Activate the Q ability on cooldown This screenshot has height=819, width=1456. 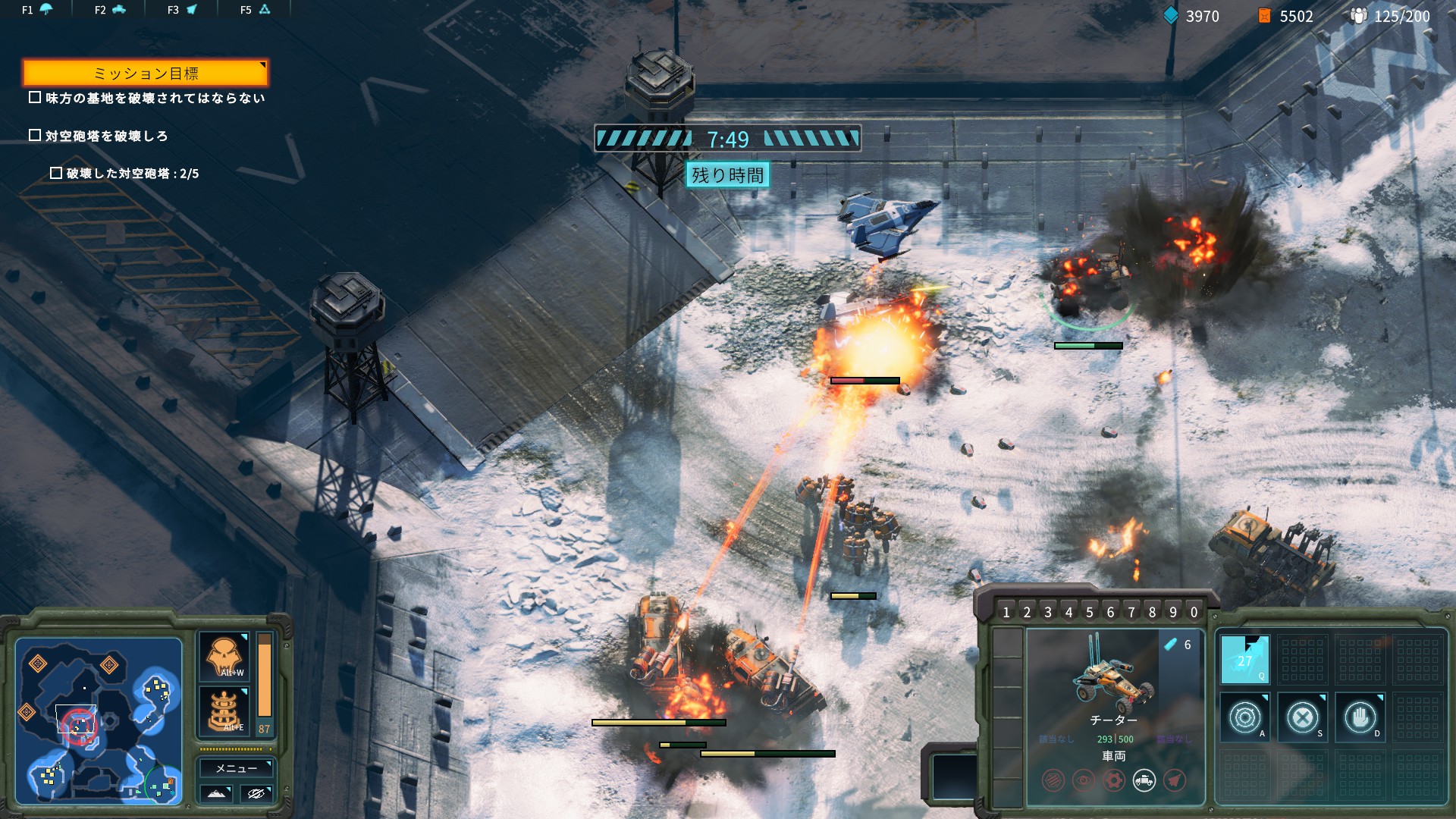pyautogui.click(x=1244, y=660)
